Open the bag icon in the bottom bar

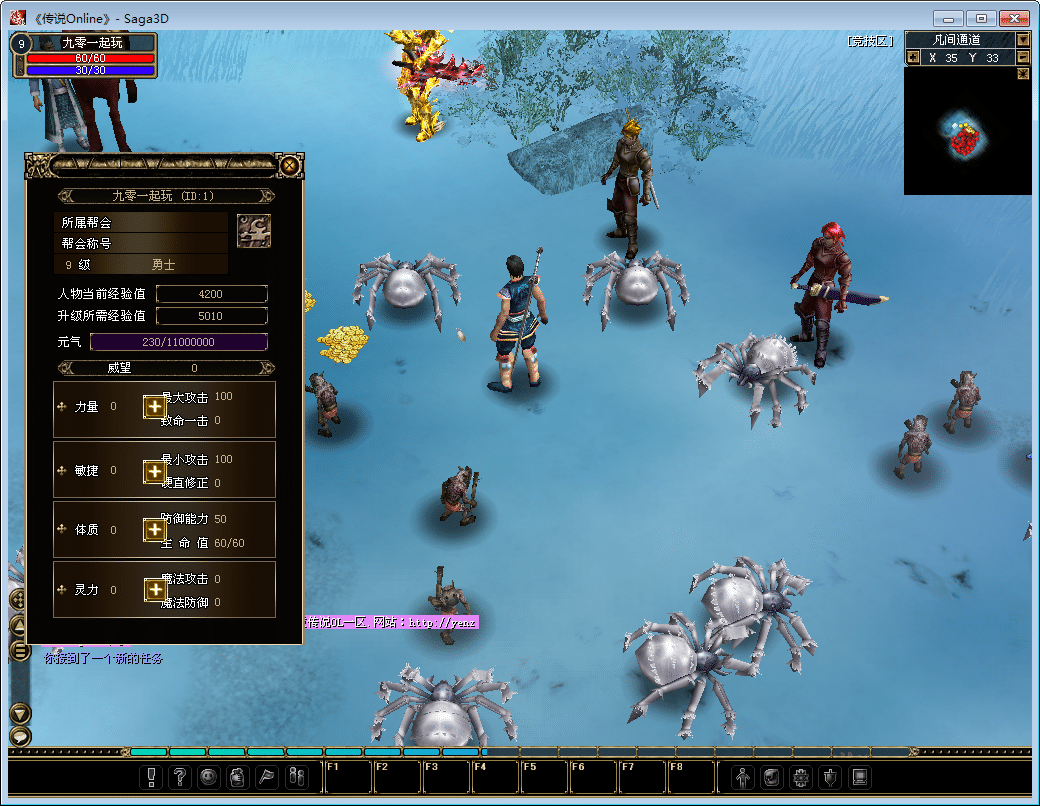[238, 777]
